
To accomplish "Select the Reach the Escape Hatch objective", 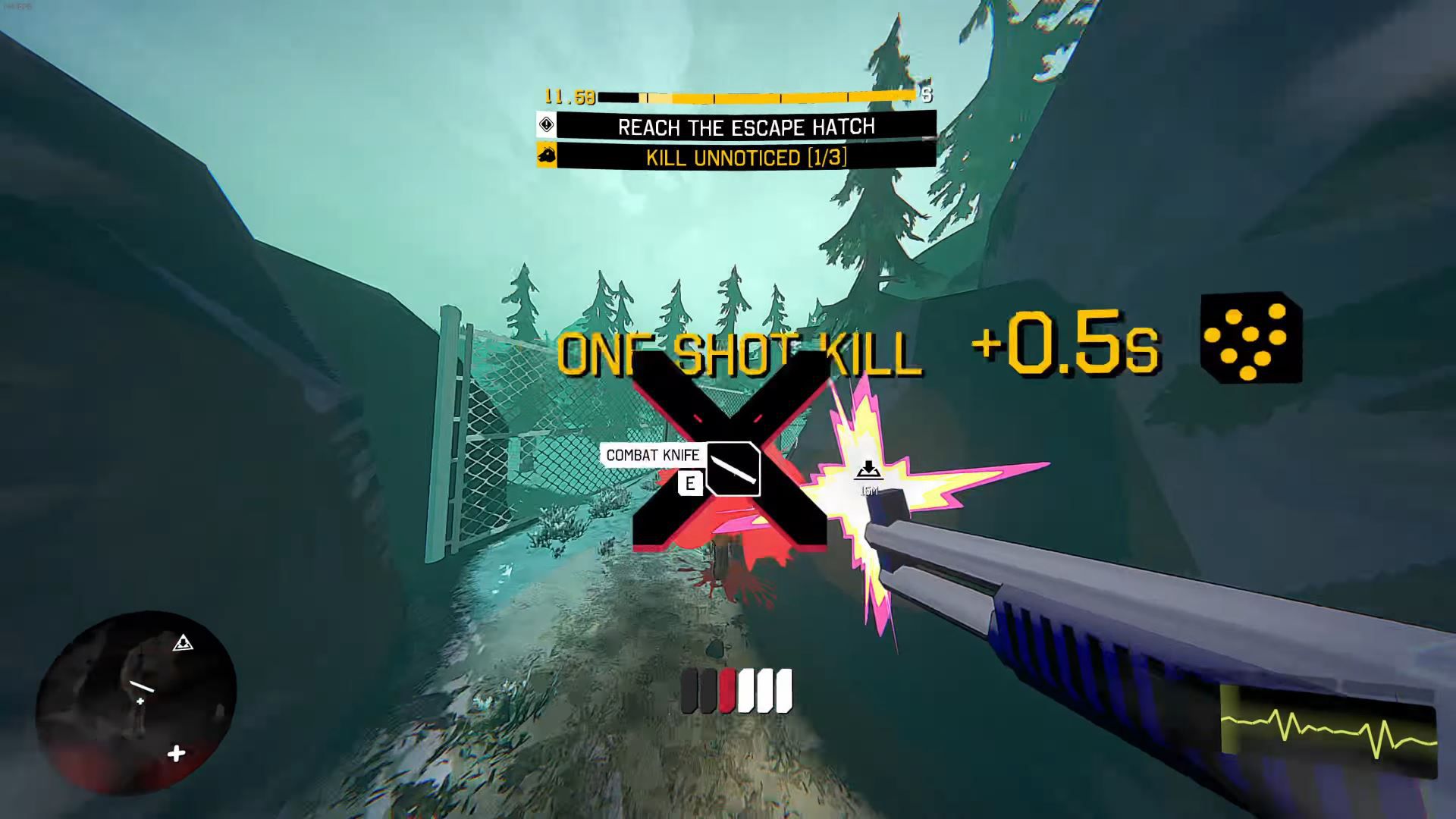I will 745,126.
